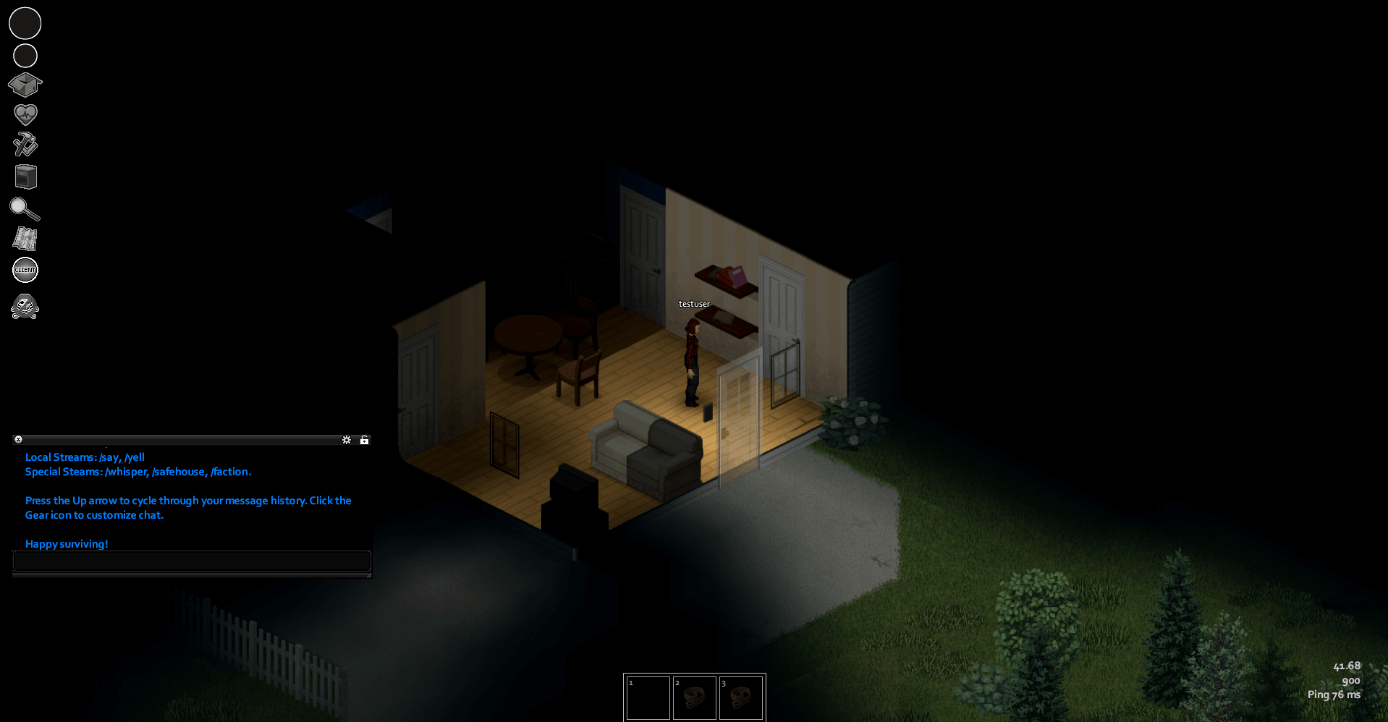The height and width of the screenshot is (722, 1388).
Task: Activate Search mode with the magnifier icon
Action: click(x=25, y=209)
